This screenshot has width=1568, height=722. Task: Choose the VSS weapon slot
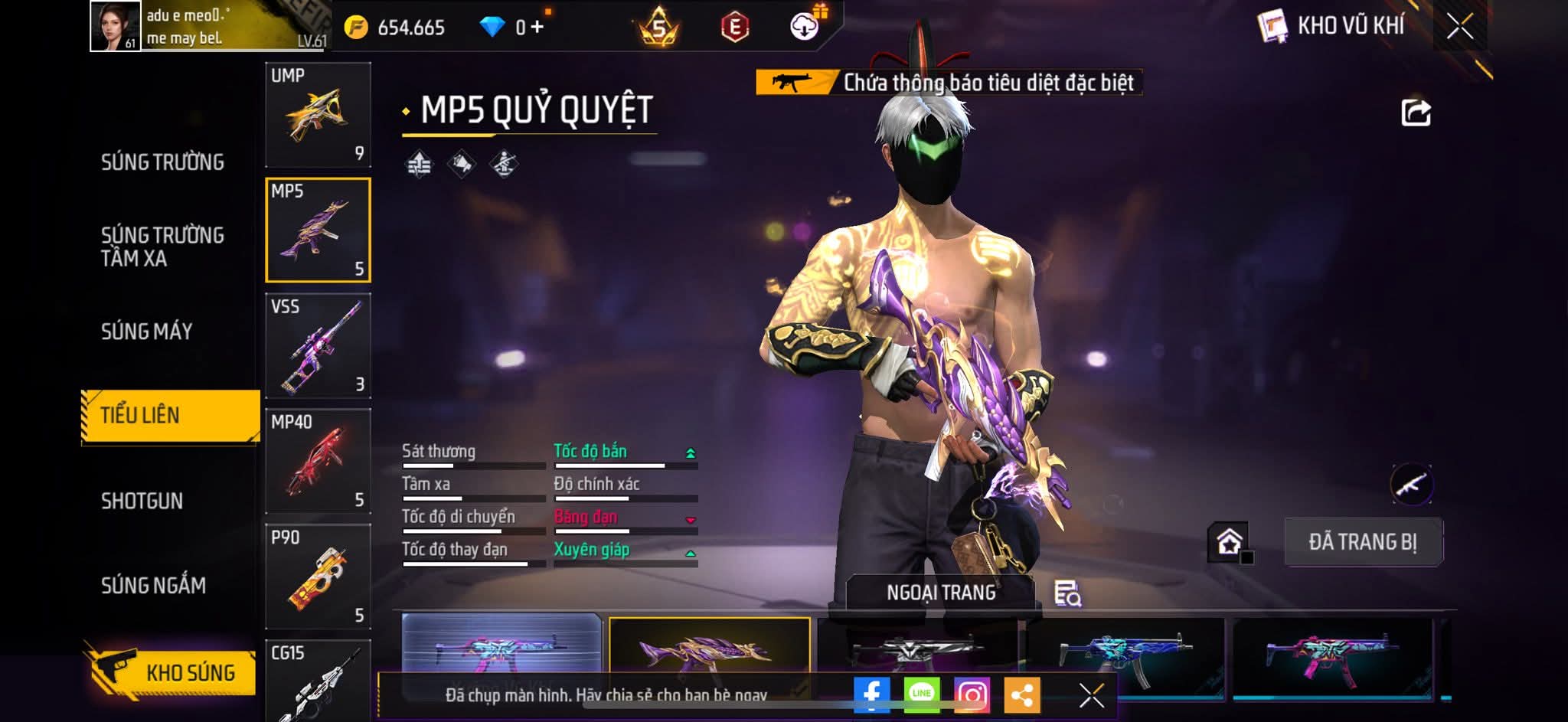tap(318, 345)
